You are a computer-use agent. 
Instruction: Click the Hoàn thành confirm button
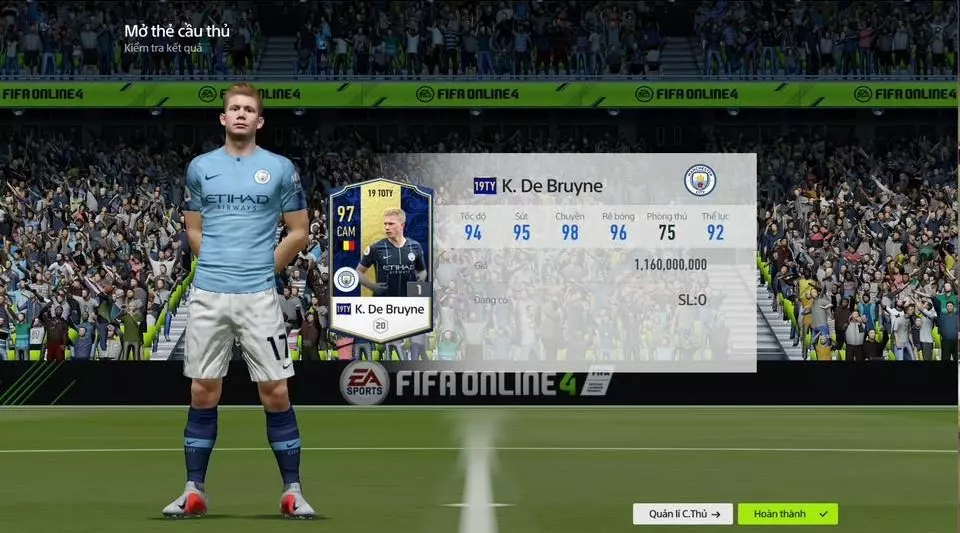point(787,514)
